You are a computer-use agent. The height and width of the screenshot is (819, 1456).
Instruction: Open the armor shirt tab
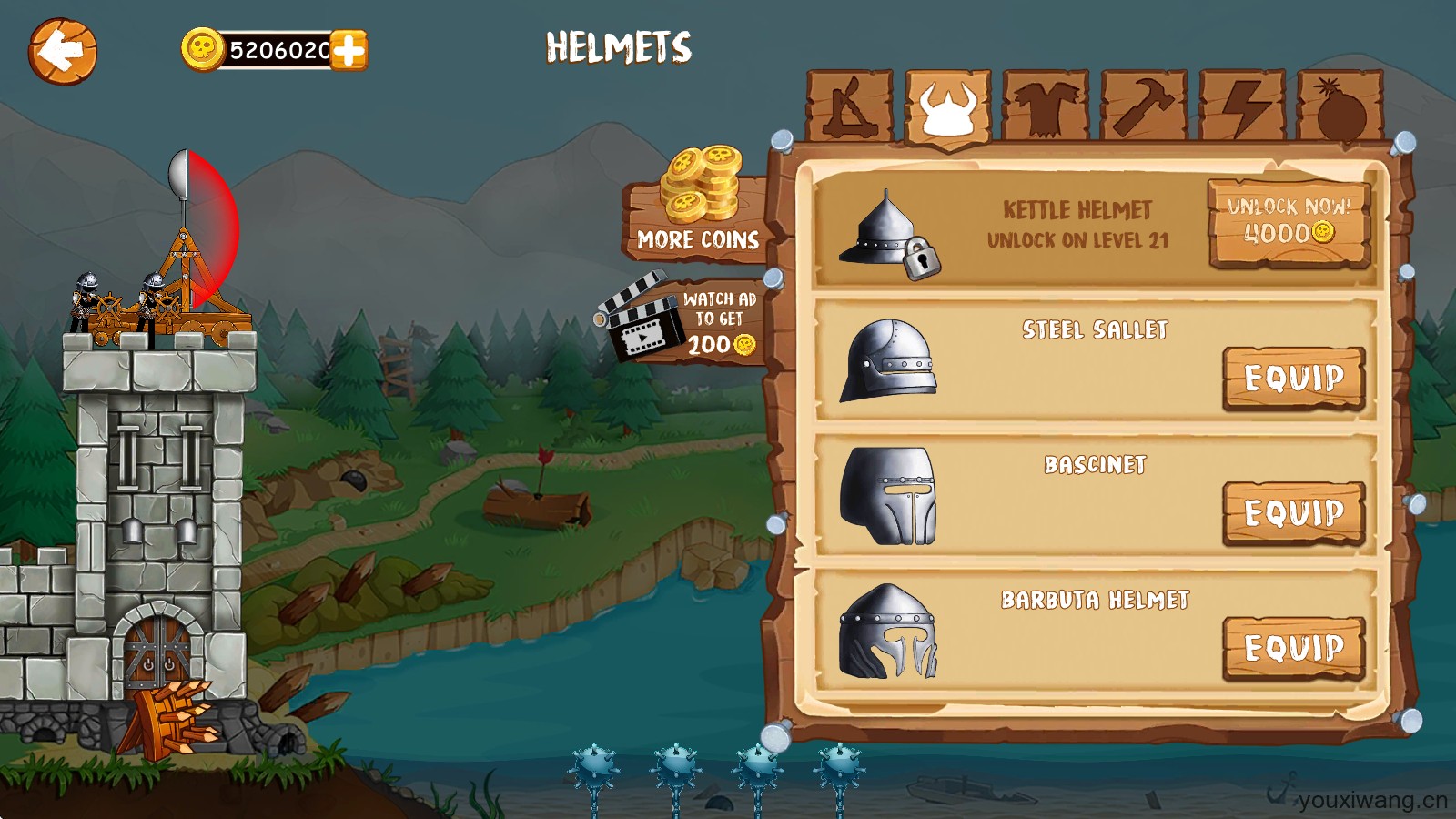(1046, 107)
